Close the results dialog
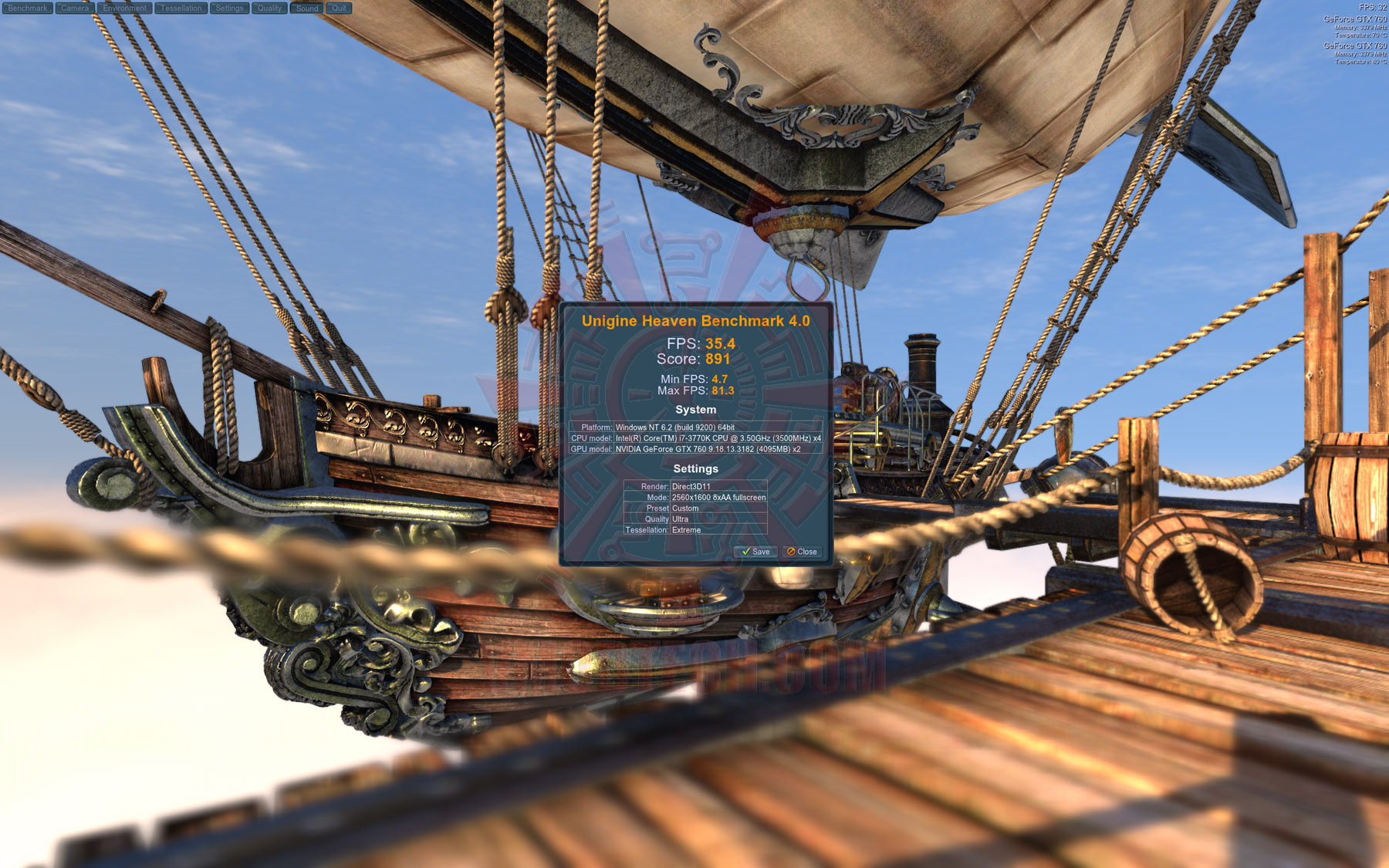 pos(802,552)
